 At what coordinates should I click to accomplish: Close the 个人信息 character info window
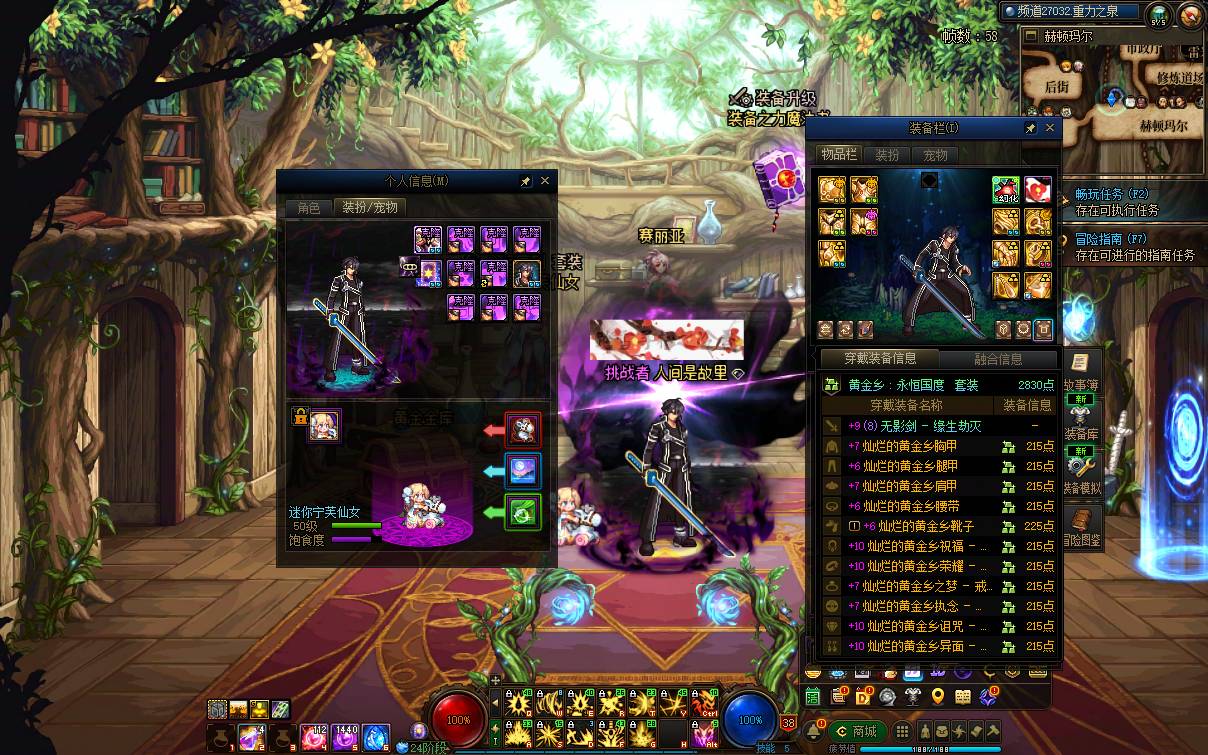[545, 181]
